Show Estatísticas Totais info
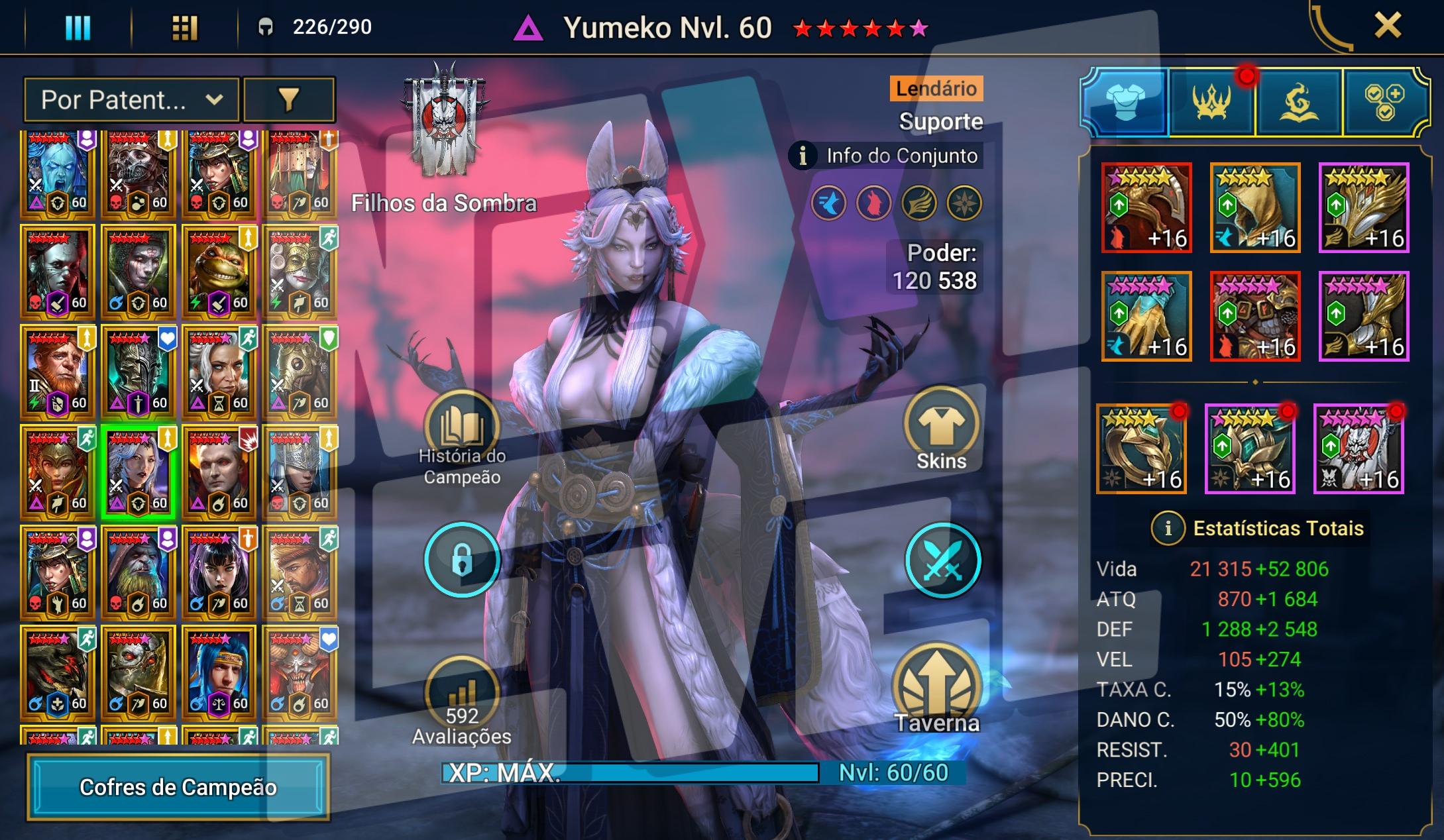 click(x=1168, y=529)
